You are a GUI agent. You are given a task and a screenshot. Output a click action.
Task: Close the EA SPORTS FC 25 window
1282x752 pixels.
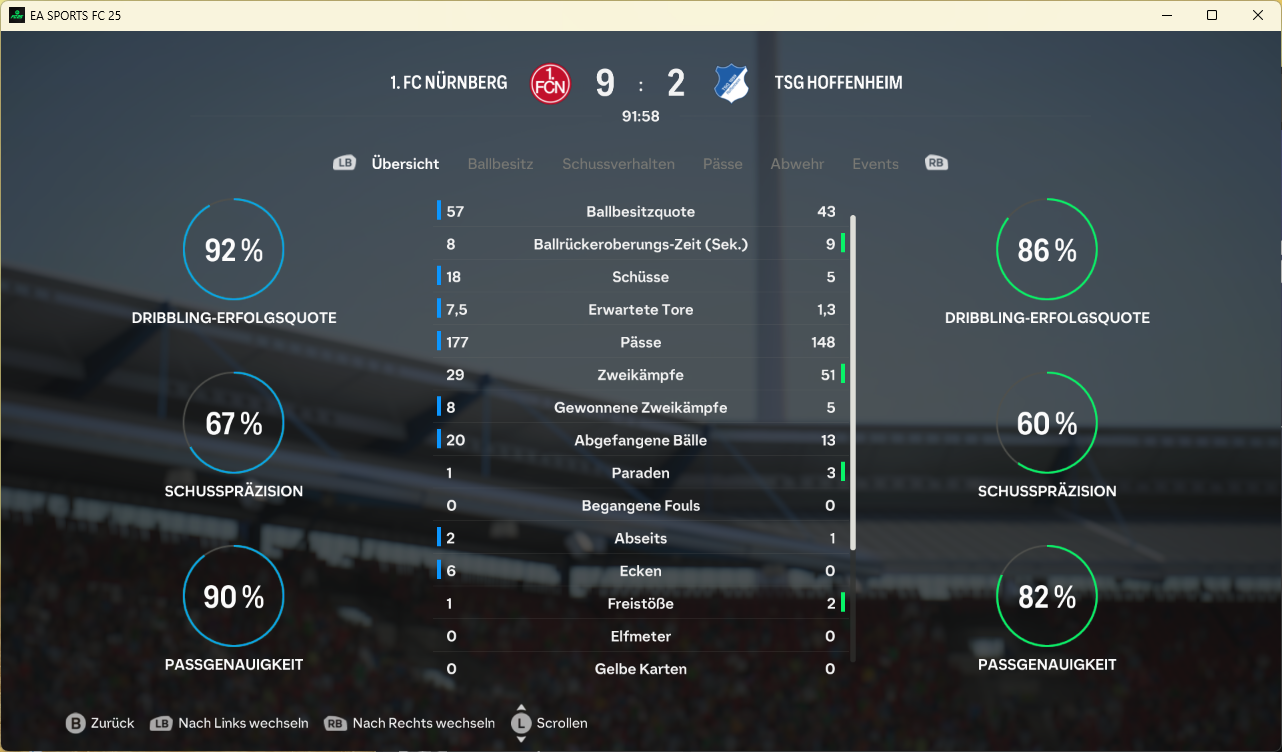tap(1258, 15)
